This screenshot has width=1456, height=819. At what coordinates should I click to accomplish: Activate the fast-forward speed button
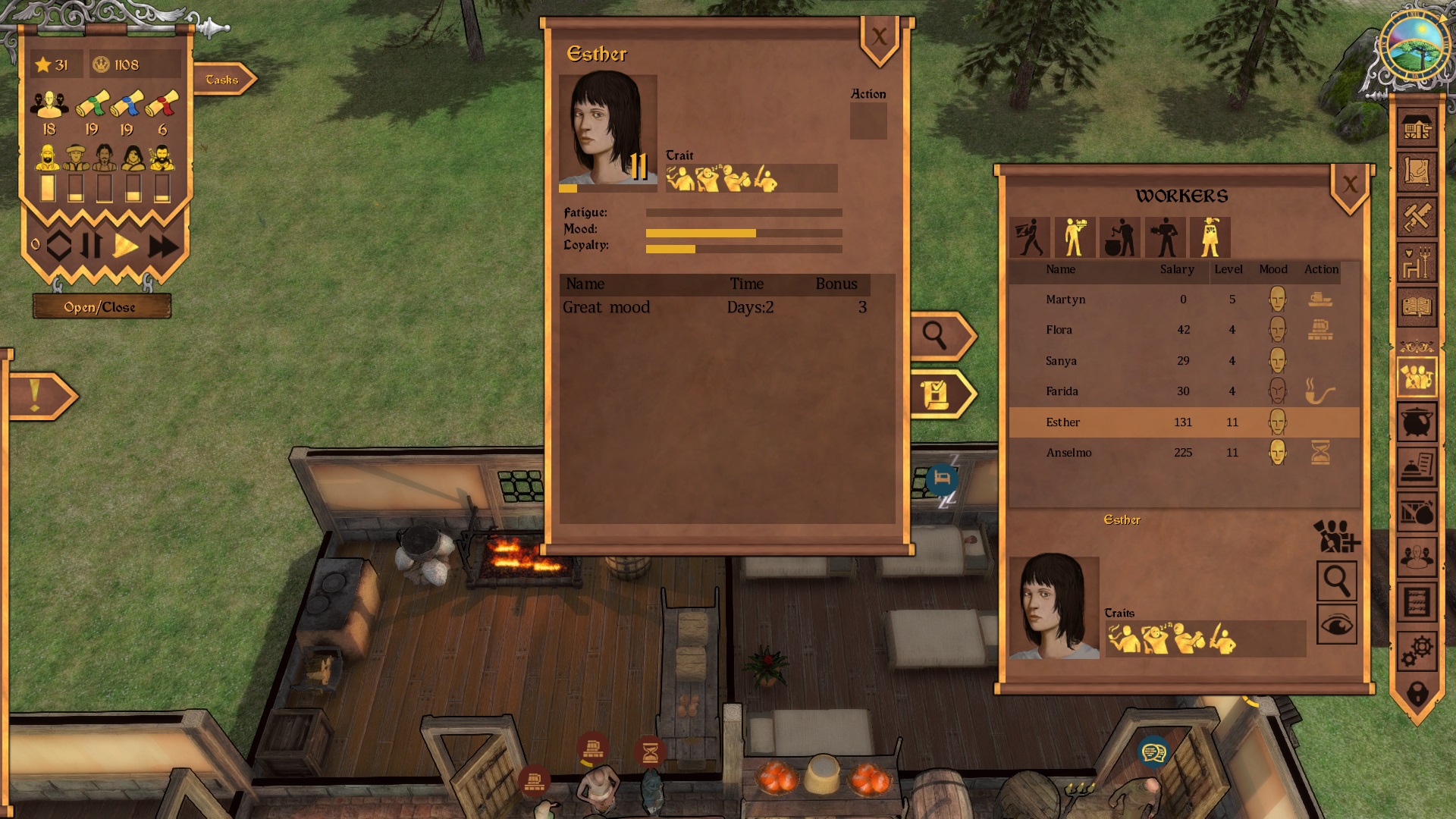(x=163, y=246)
